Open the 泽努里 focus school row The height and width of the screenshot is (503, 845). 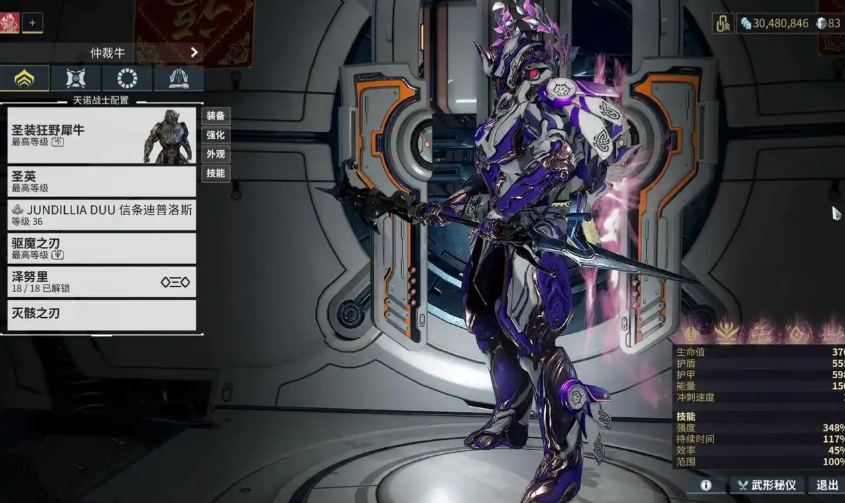pos(101,282)
